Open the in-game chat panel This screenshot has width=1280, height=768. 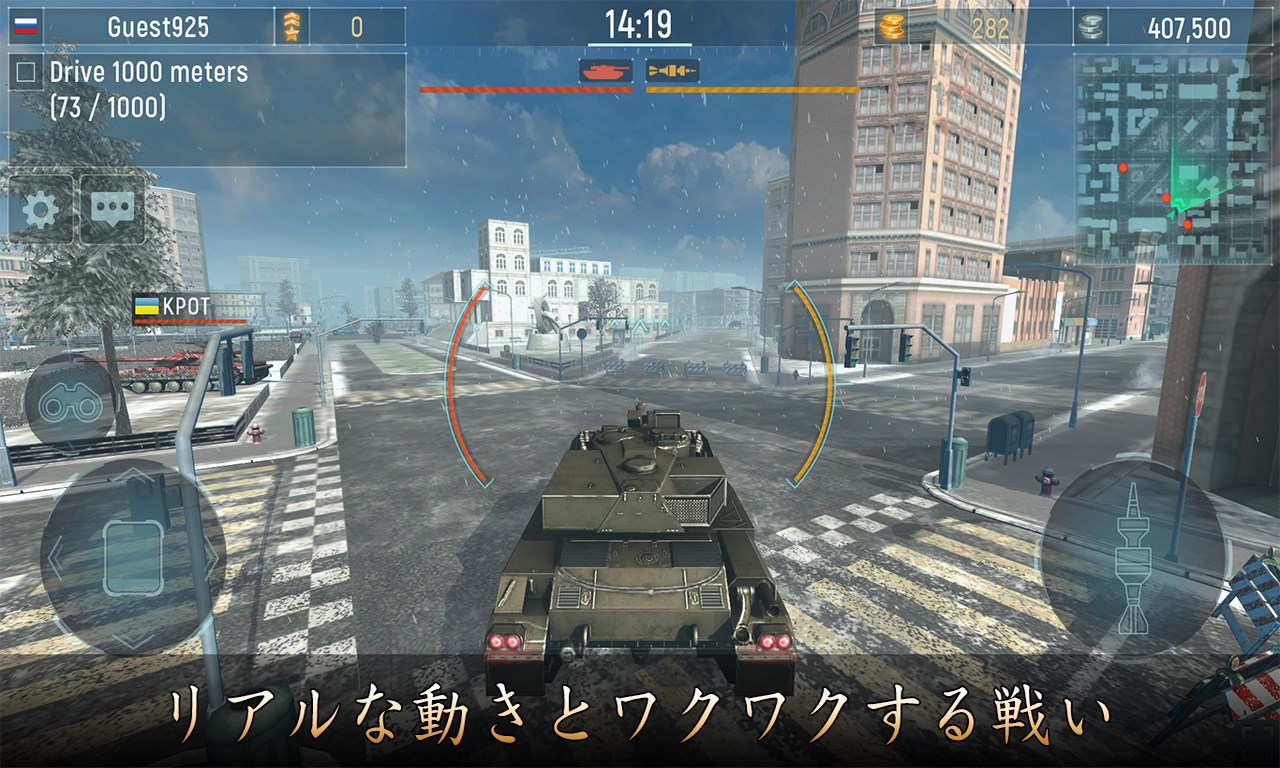(112, 207)
